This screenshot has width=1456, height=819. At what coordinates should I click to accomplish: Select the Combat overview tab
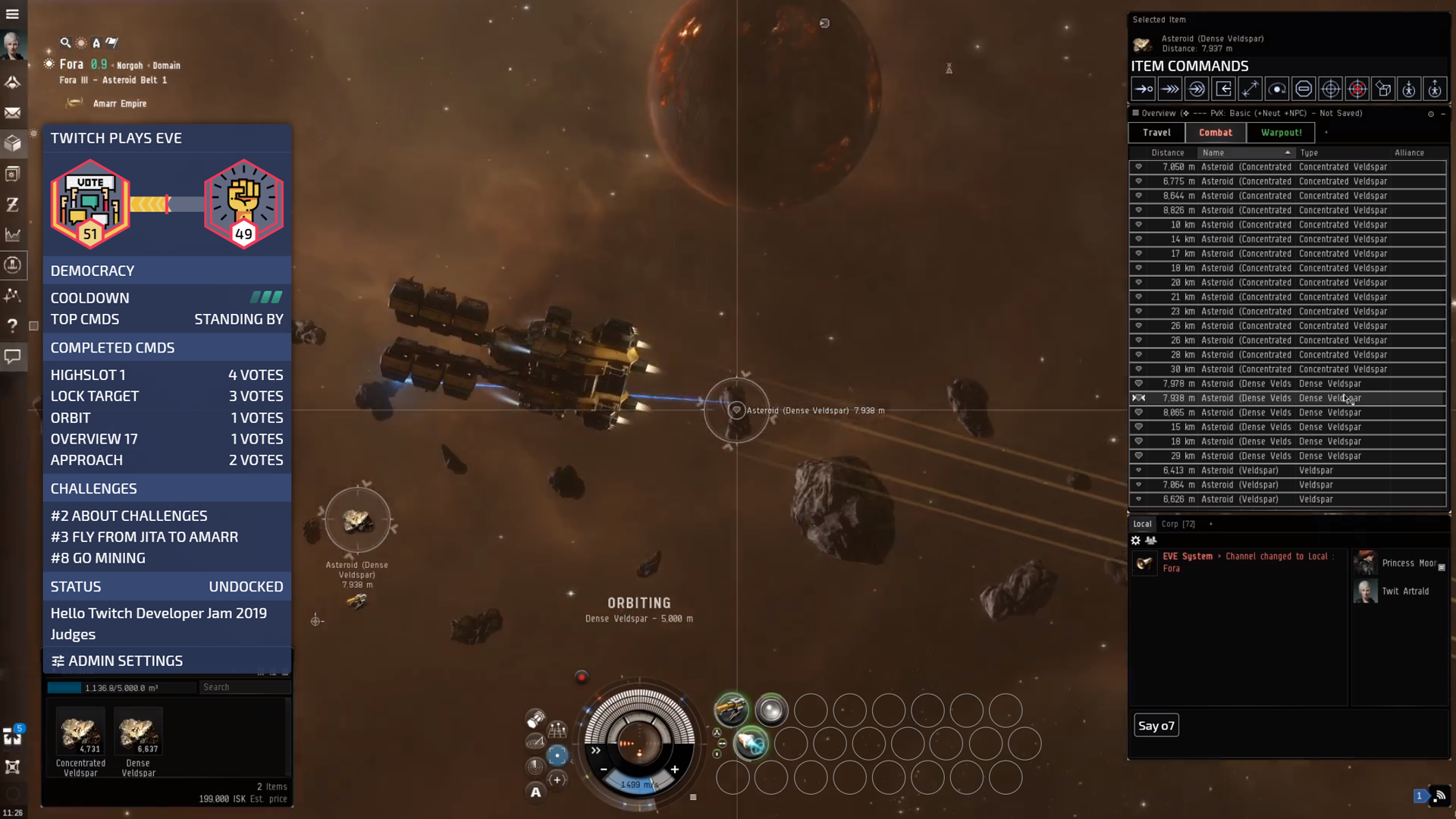(x=1215, y=133)
